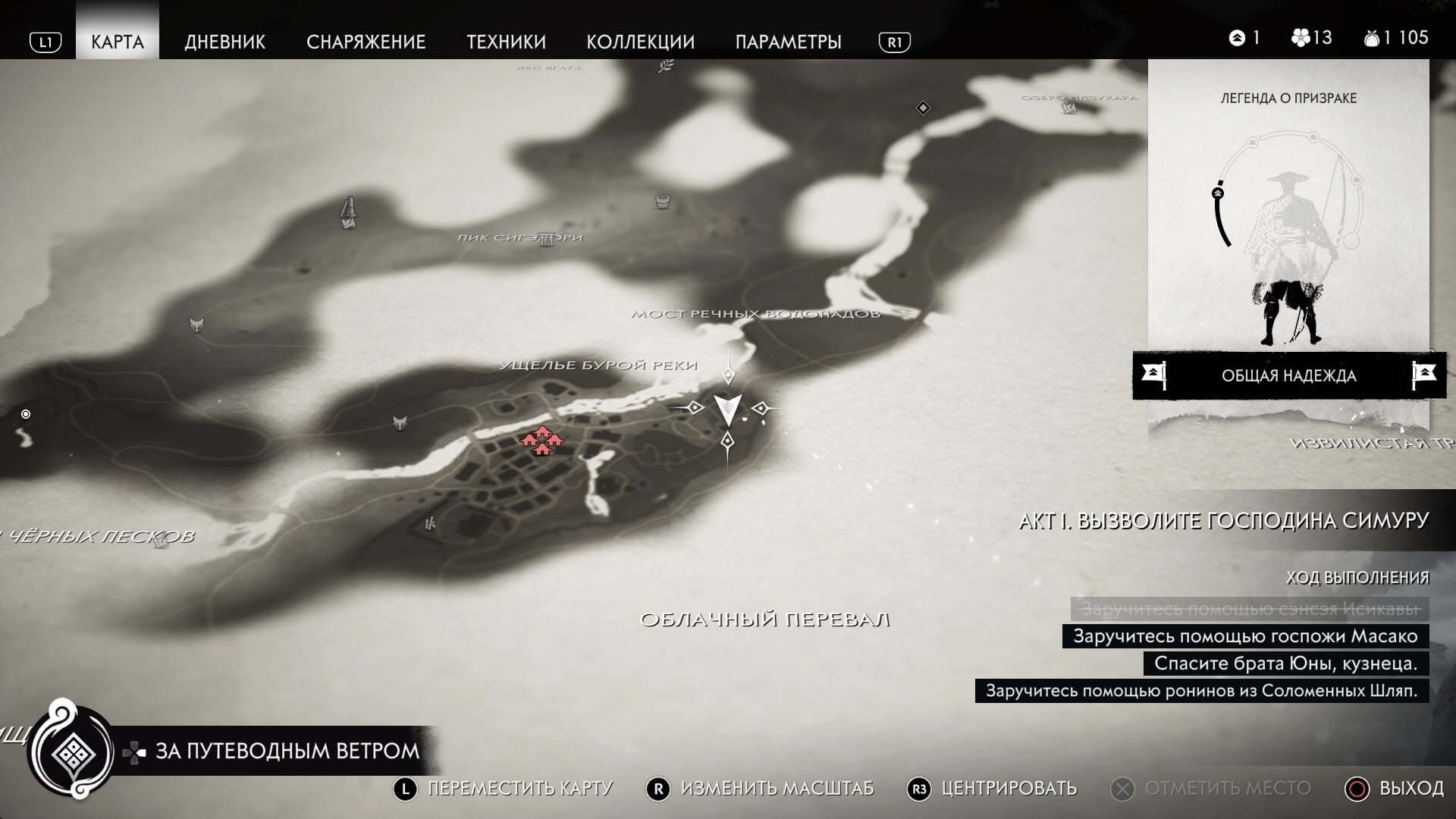
Task: Select the red village marker on map
Action: point(541,440)
